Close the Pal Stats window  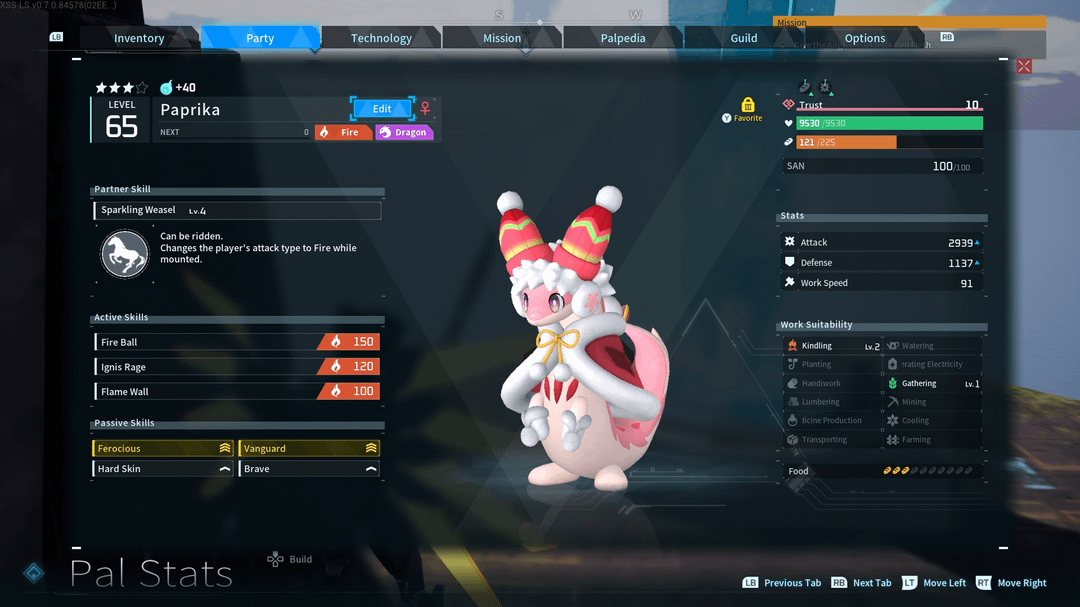pyautogui.click(x=1024, y=66)
